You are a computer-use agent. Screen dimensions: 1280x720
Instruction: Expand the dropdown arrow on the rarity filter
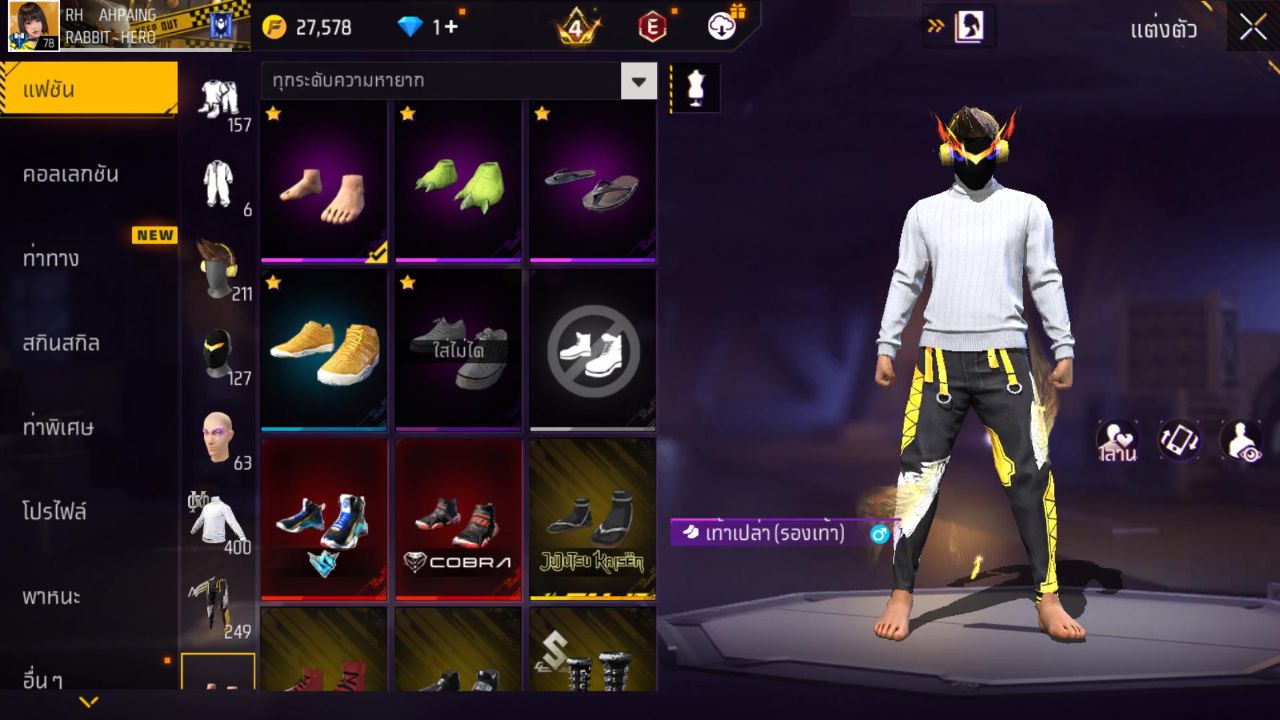tap(639, 83)
